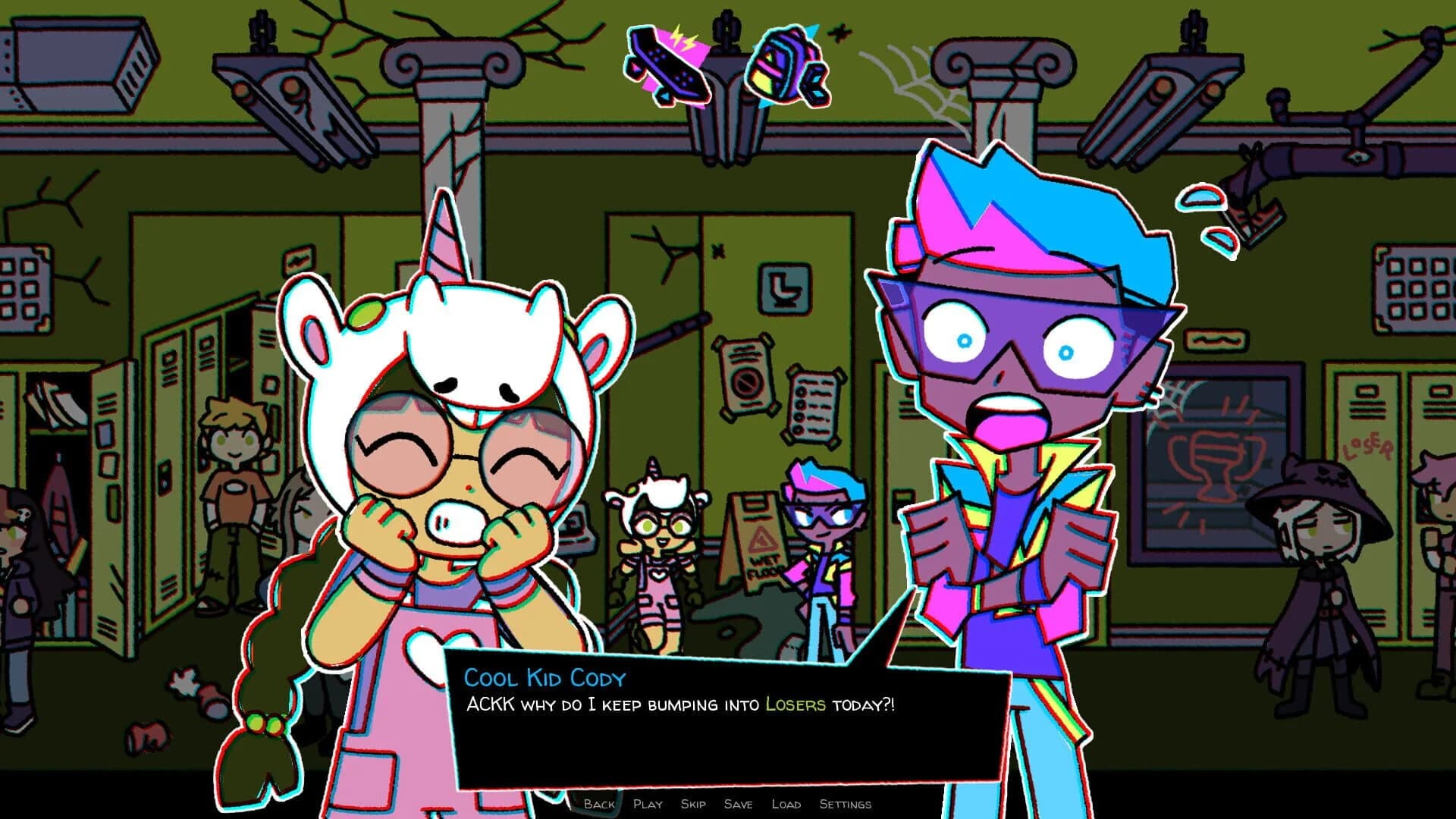Click Back in the quick menu

click(x=599, y=804)
